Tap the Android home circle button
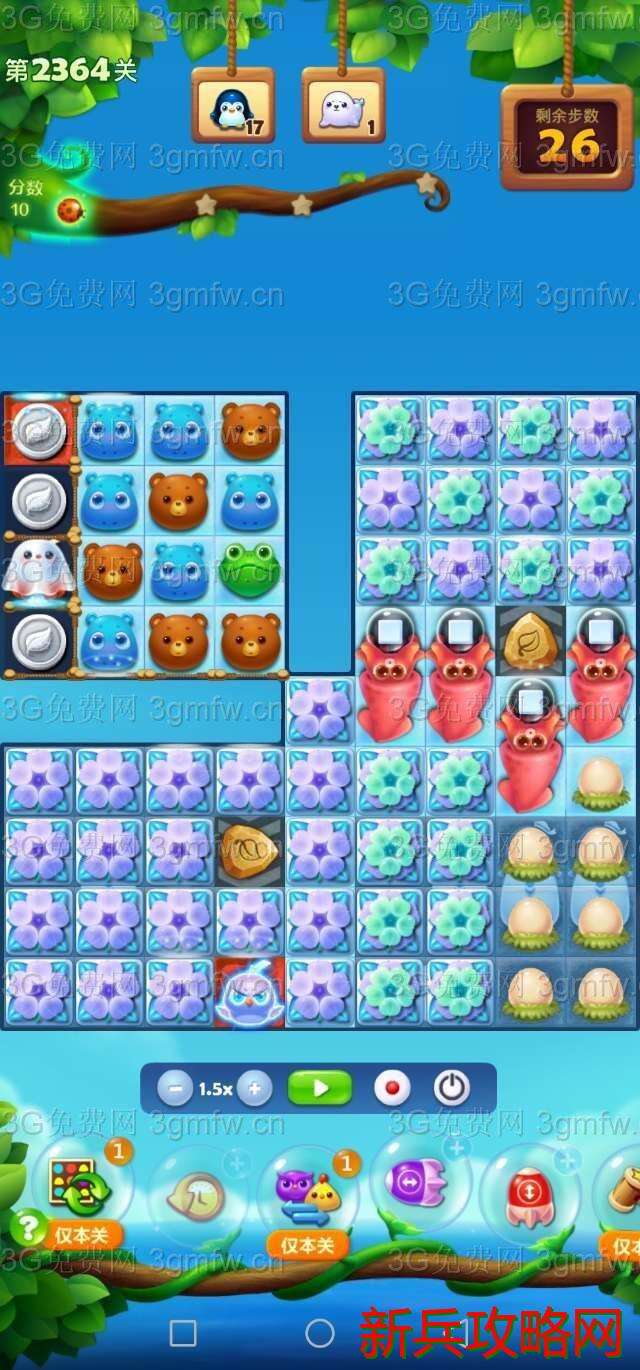Viewport: 640px width, 1370px height. (320, 1333)
